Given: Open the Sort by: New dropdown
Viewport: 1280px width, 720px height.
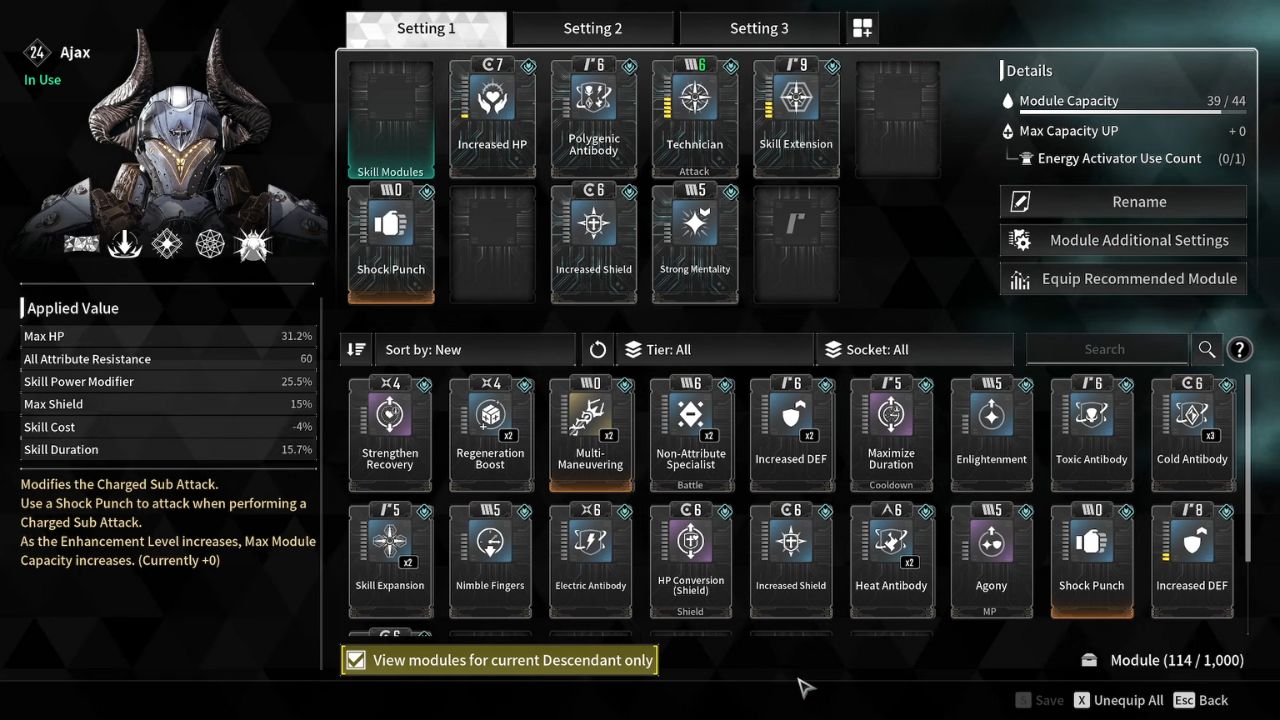Looking at the screenshot, I should coord(470,349).
